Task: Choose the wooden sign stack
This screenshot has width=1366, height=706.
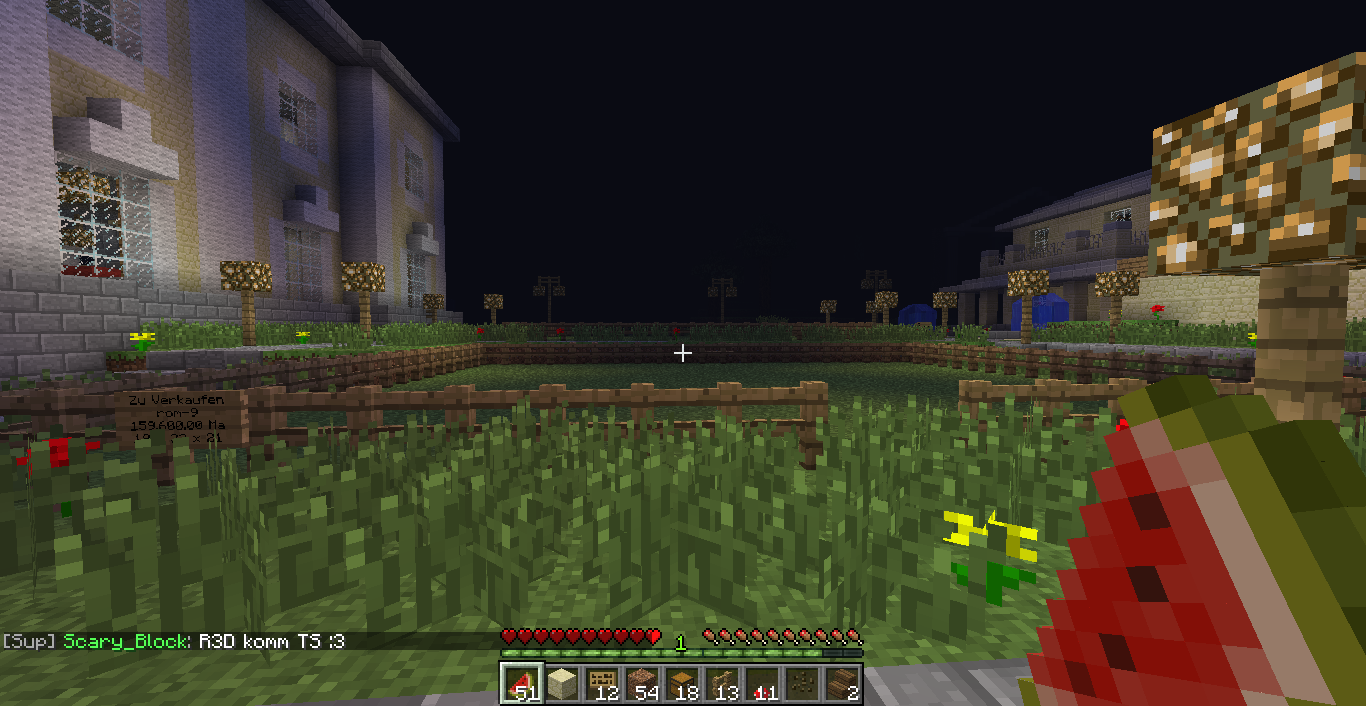Action: click(x=601, y=684)
